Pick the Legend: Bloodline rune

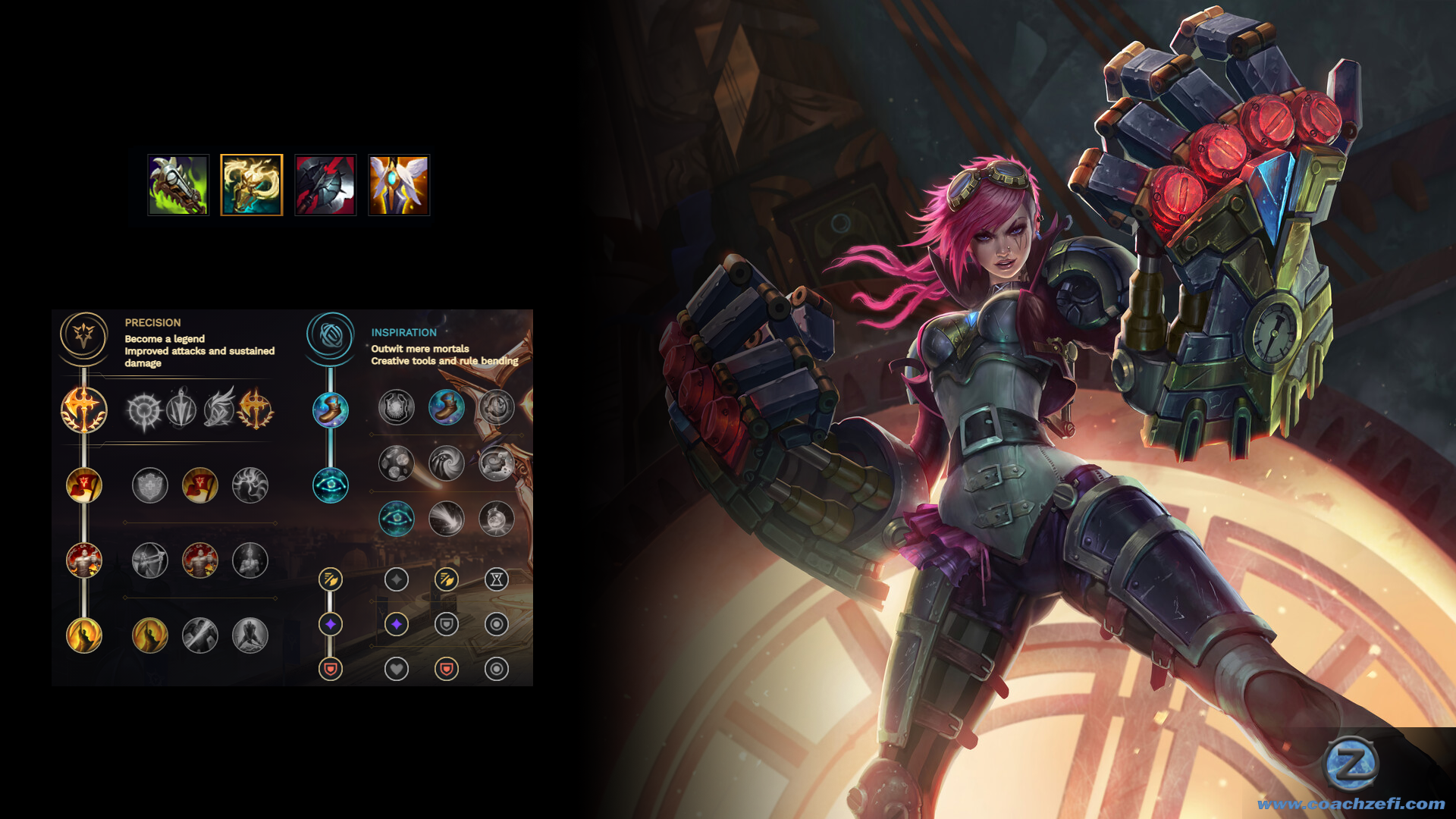tap(250, 561)
